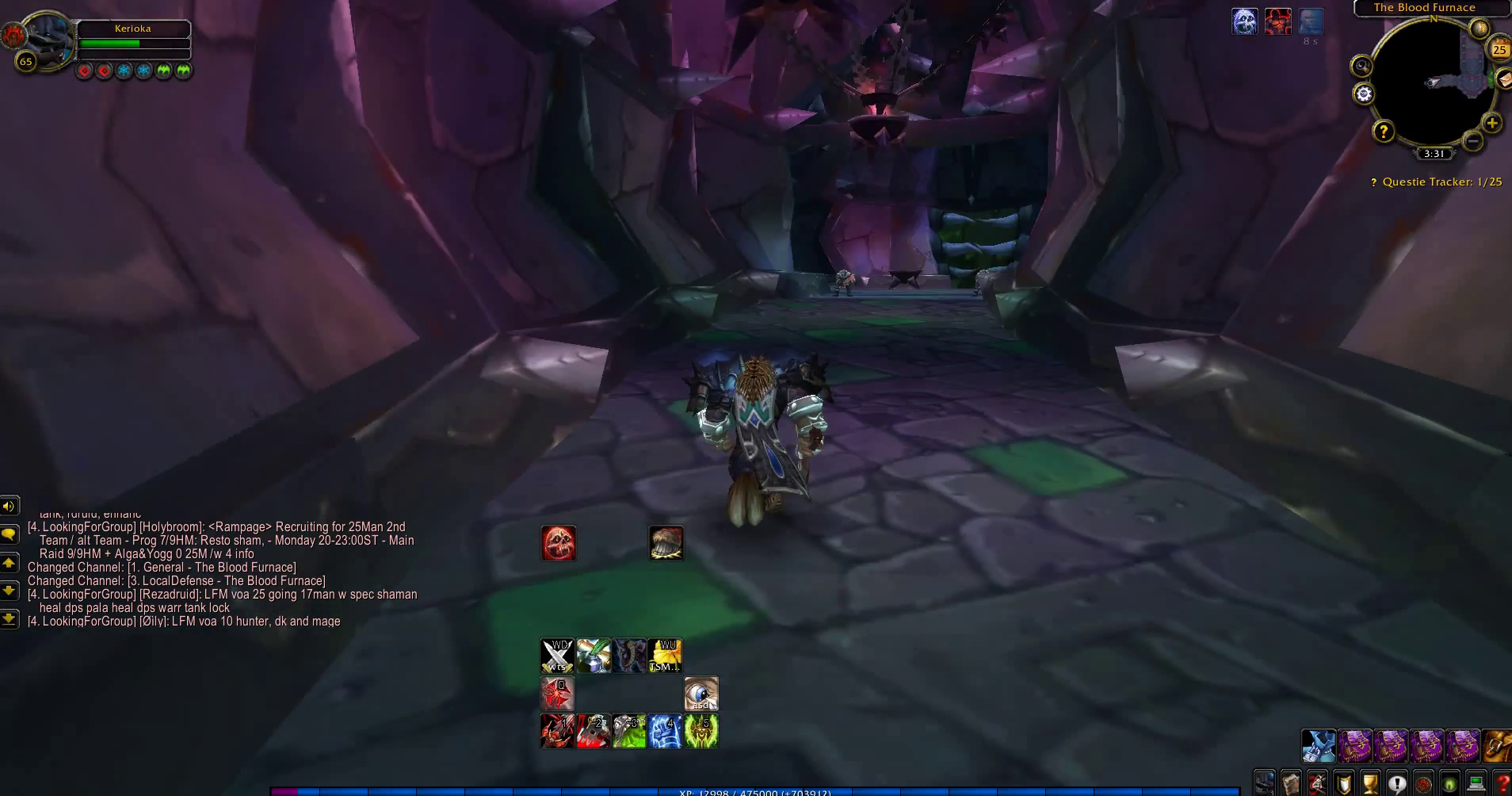Click the XP bar at the screen bottom

click(753, 791)
